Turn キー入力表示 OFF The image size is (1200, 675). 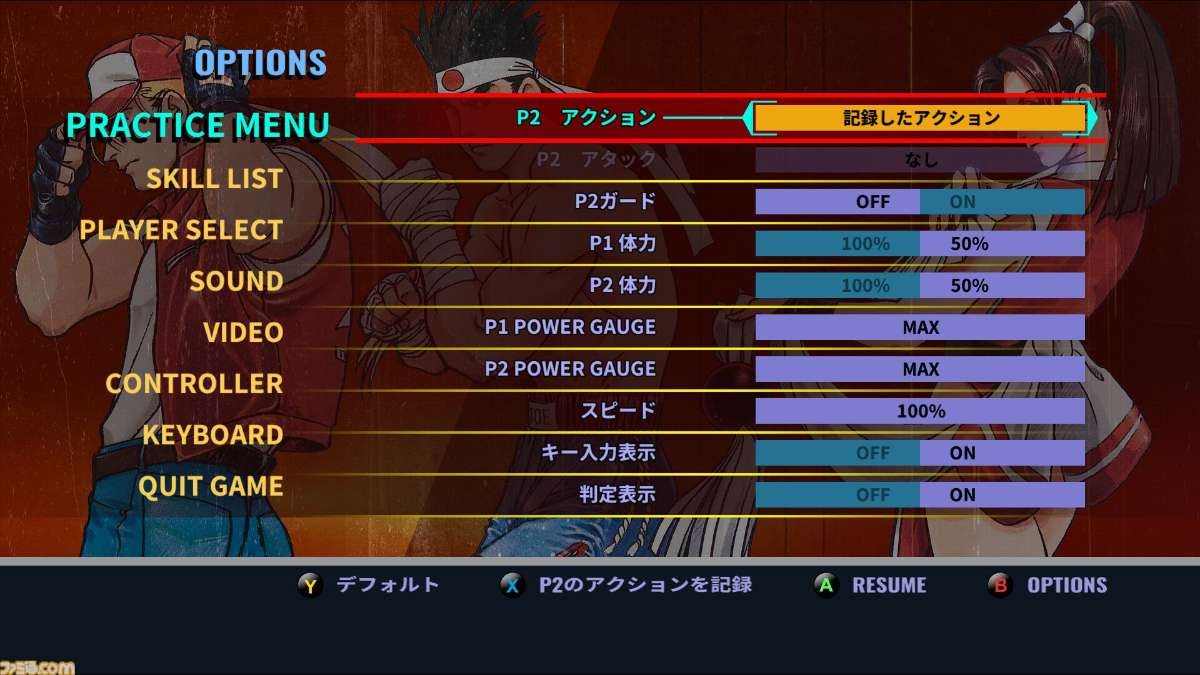[x=837, y=453]
